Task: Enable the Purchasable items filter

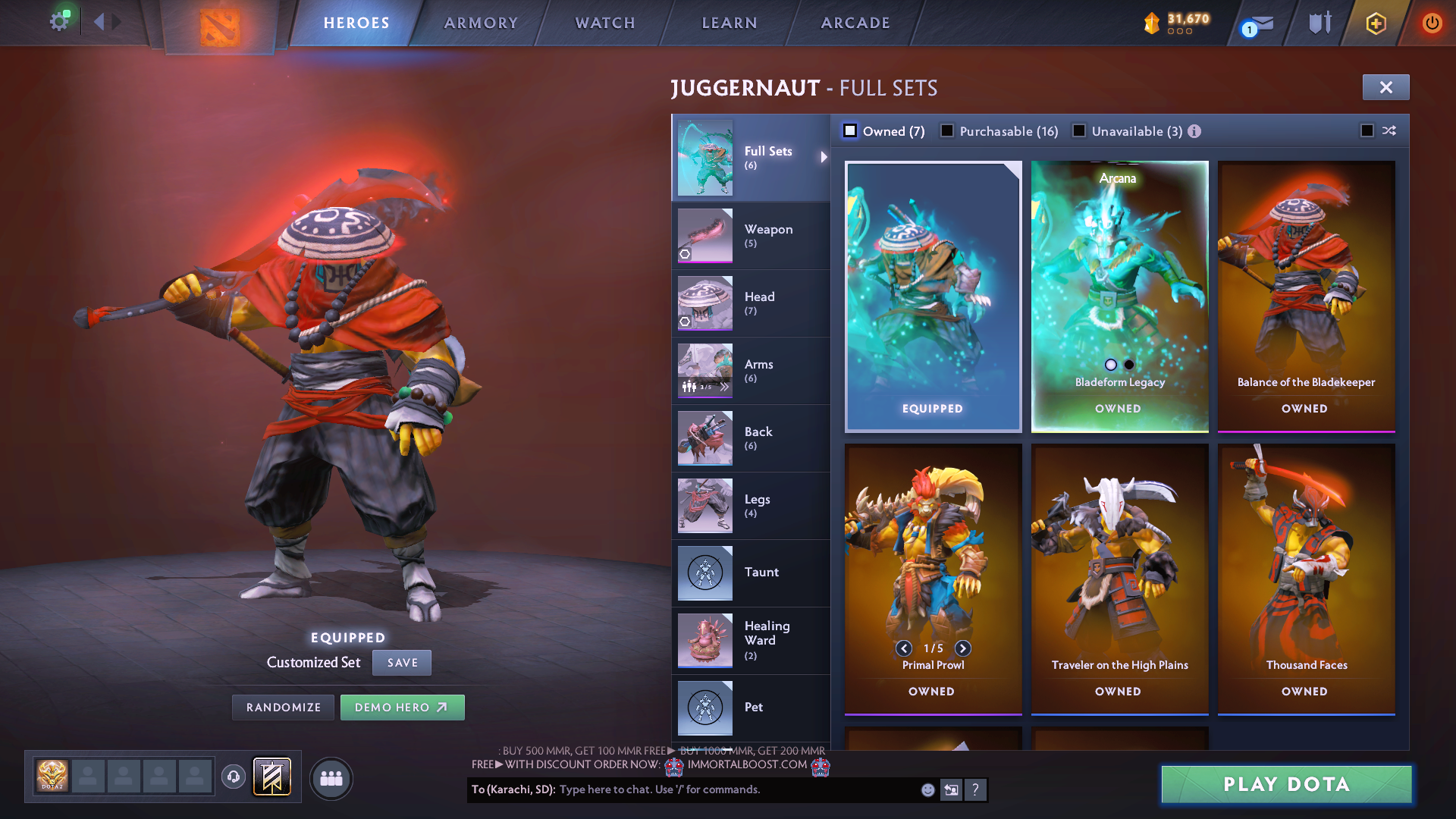Action: (x=947, y=131)
